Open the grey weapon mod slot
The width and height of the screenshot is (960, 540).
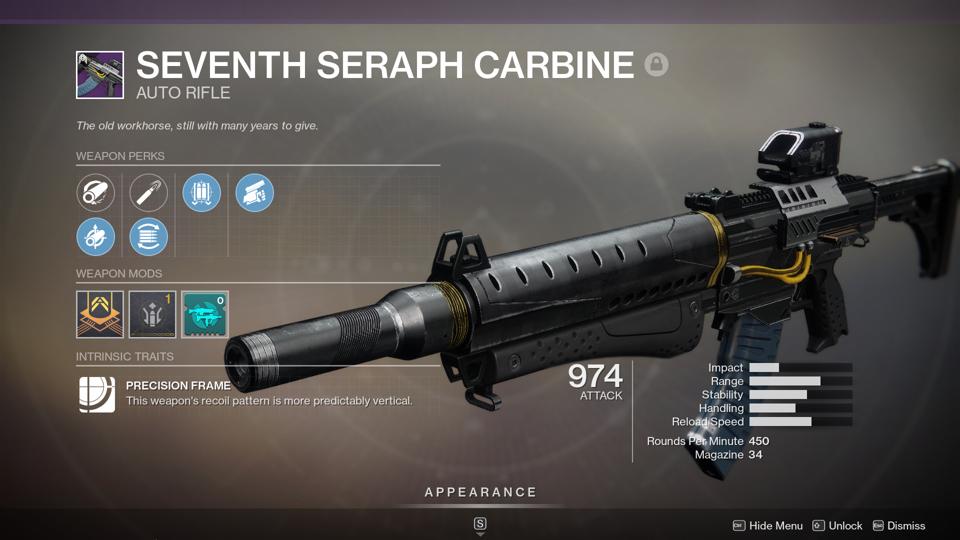(152, 315)
